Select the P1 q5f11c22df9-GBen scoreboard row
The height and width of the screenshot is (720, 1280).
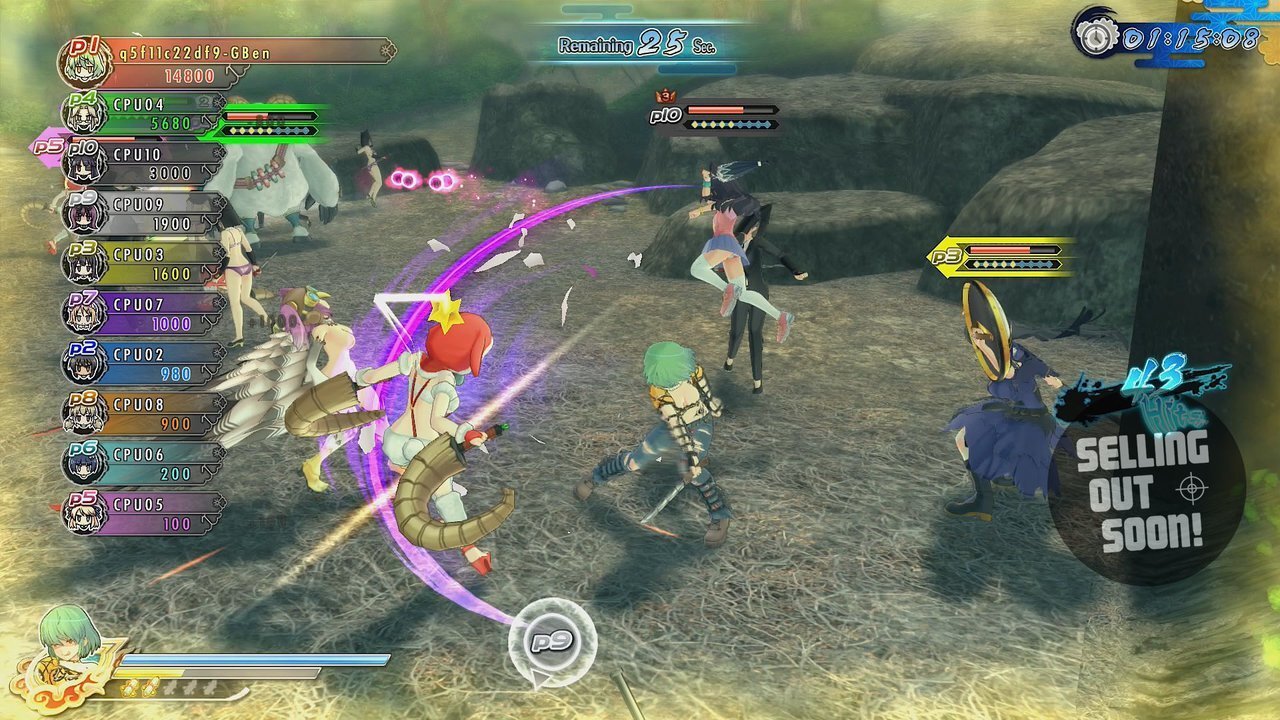click(225, 62)
